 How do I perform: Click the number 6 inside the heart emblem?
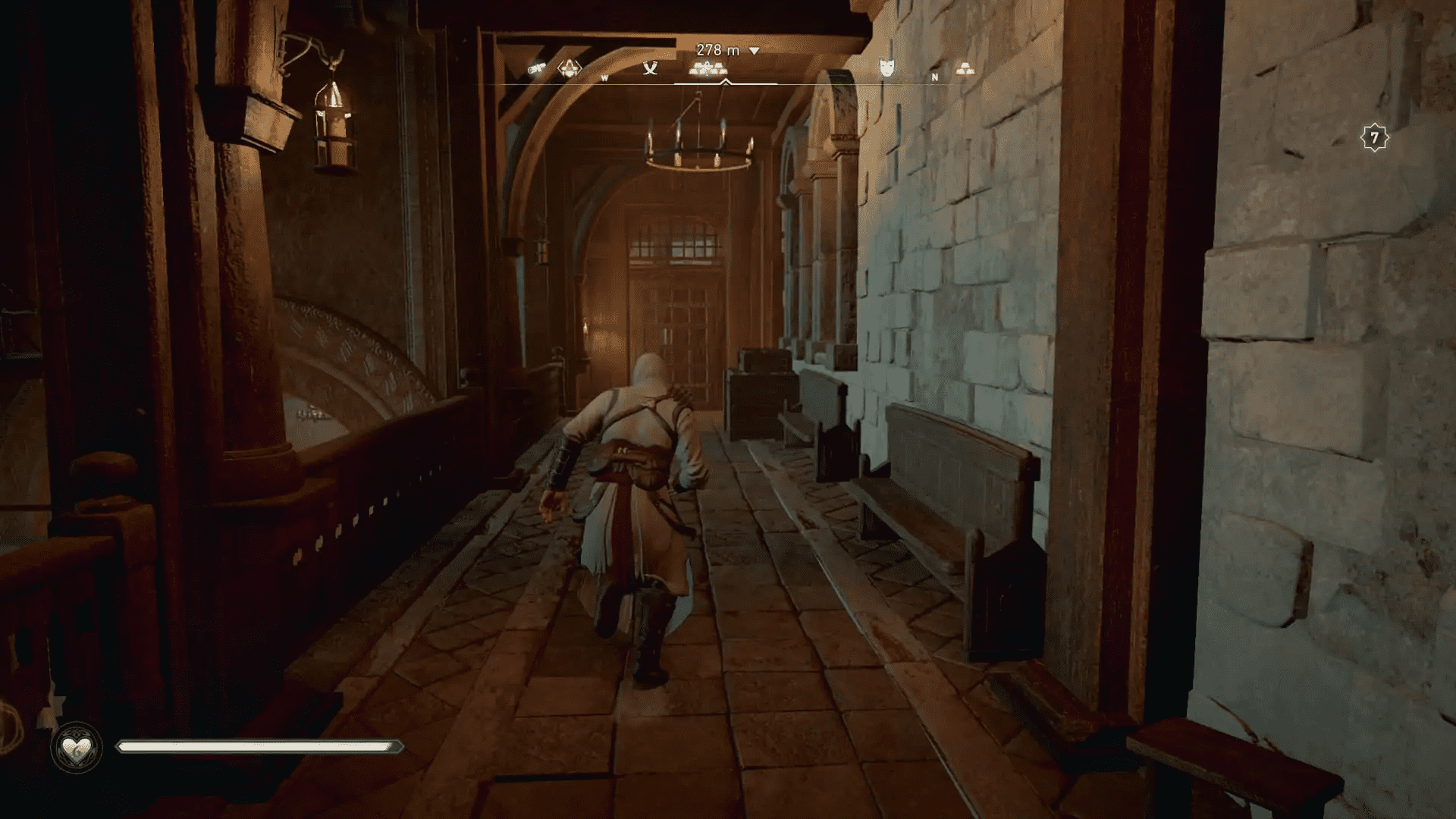pos(77,755)
